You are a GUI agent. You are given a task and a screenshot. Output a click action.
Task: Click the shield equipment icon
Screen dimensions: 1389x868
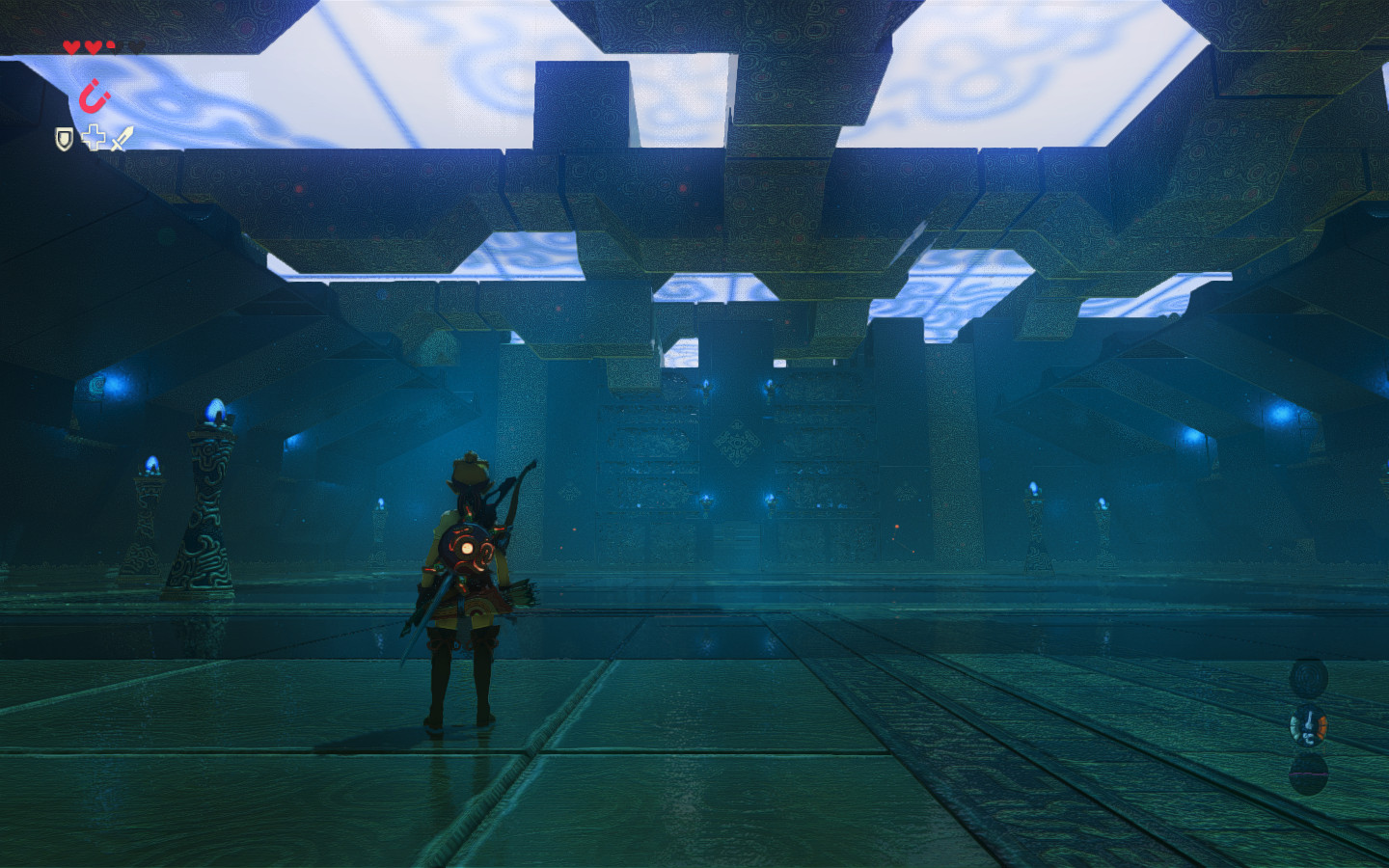pos(64,139)
